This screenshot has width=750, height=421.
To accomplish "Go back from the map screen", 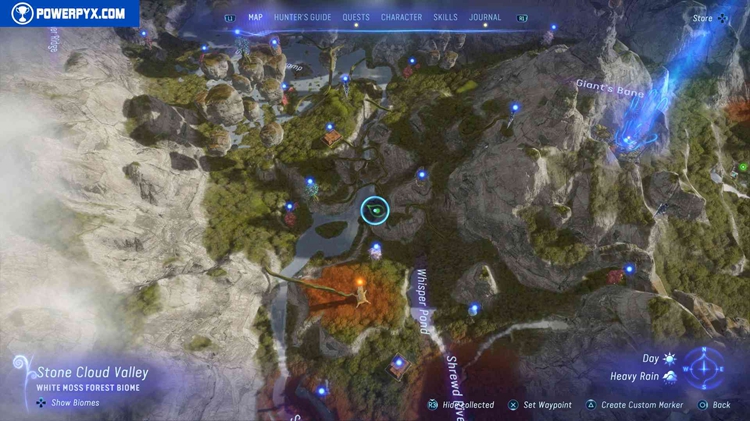I will 714,405.
